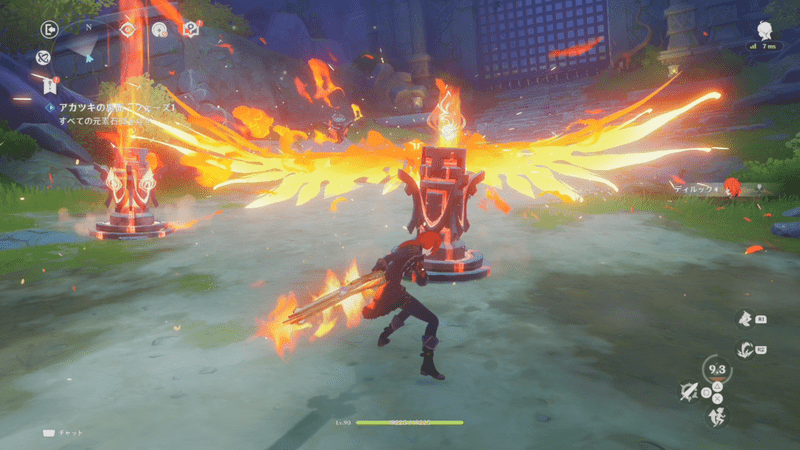
Task: Click the sword normal attack icon
Action: (x=688, y=391)
